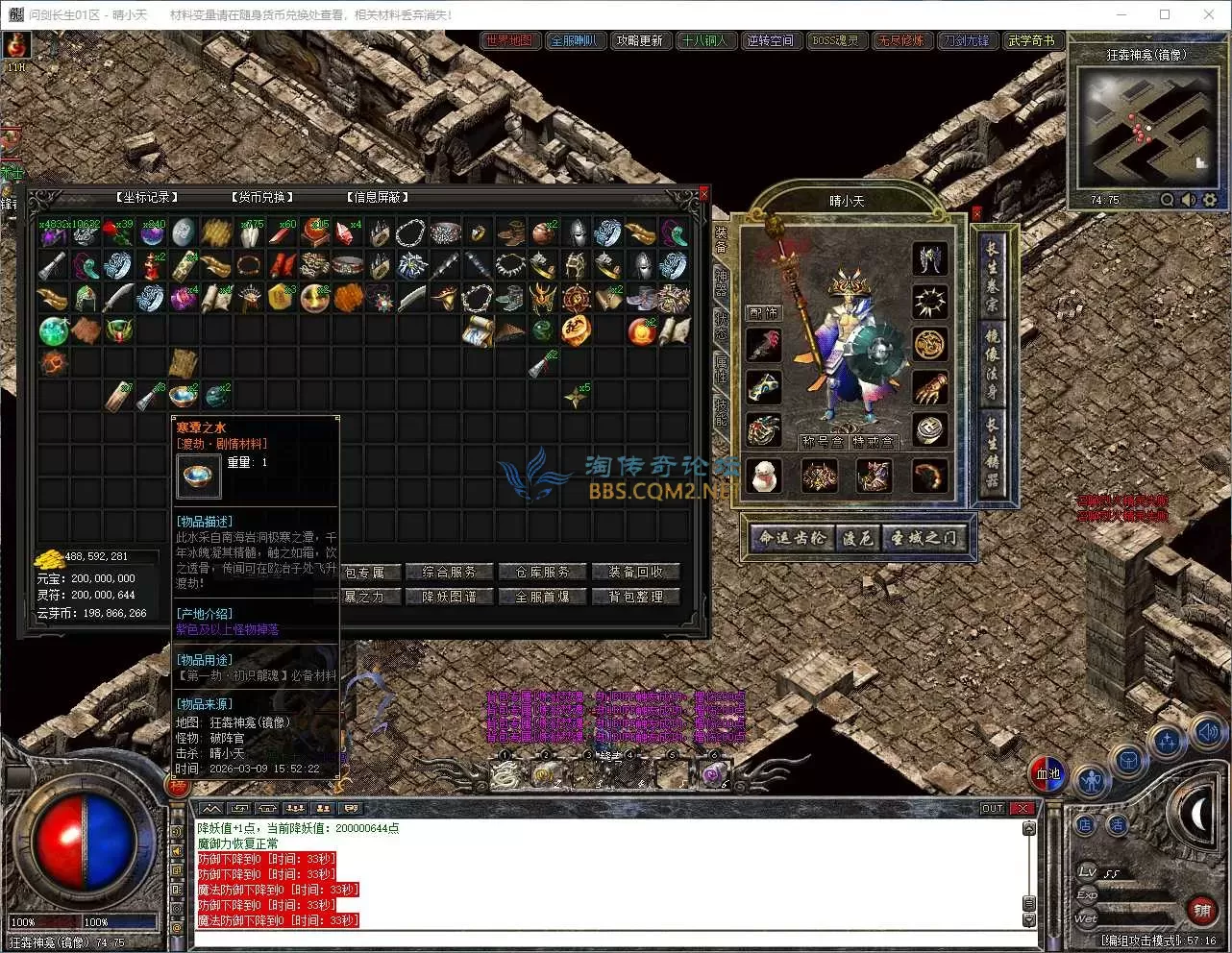Open the 命运齿轮 button
The height and width of the screenshot is (953, 1232).
(792, 538)
